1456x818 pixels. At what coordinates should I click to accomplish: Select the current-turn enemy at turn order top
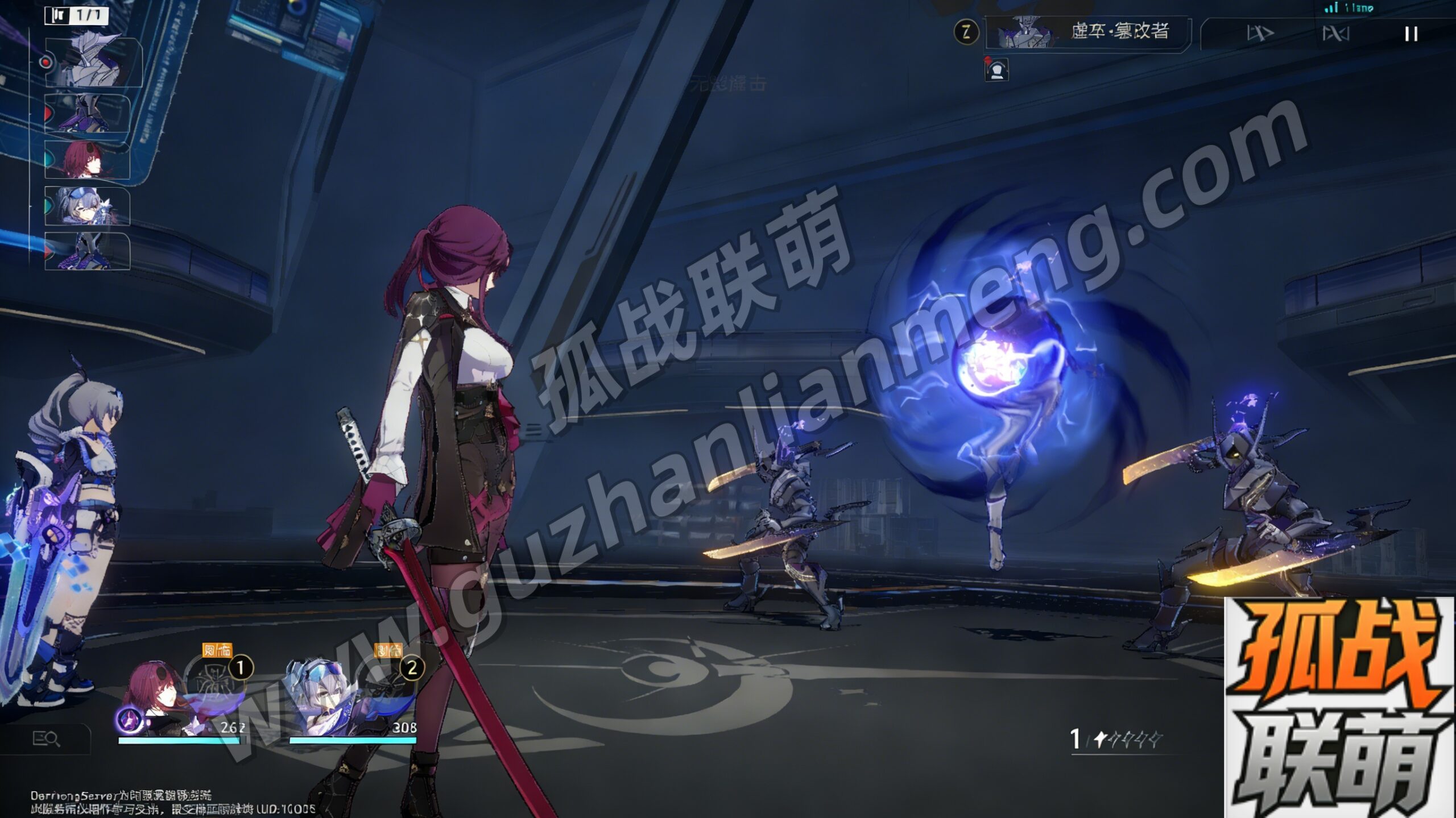94,63
